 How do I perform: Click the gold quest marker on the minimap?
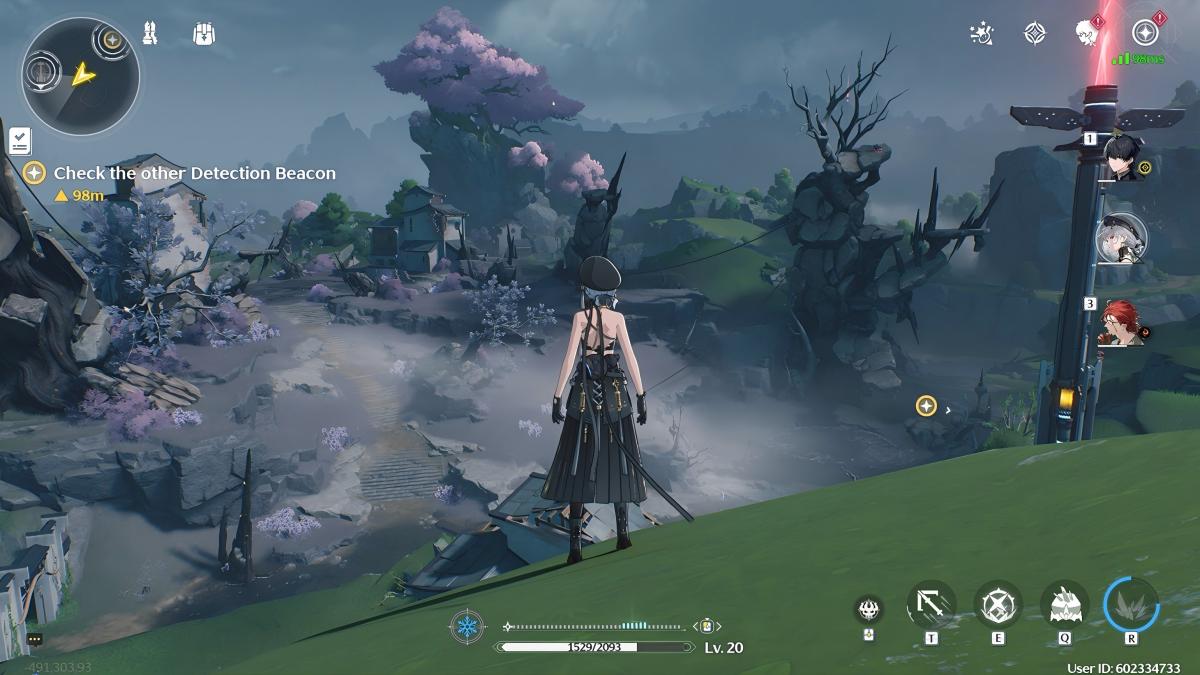pyautogui.click(x=112, y=40)
